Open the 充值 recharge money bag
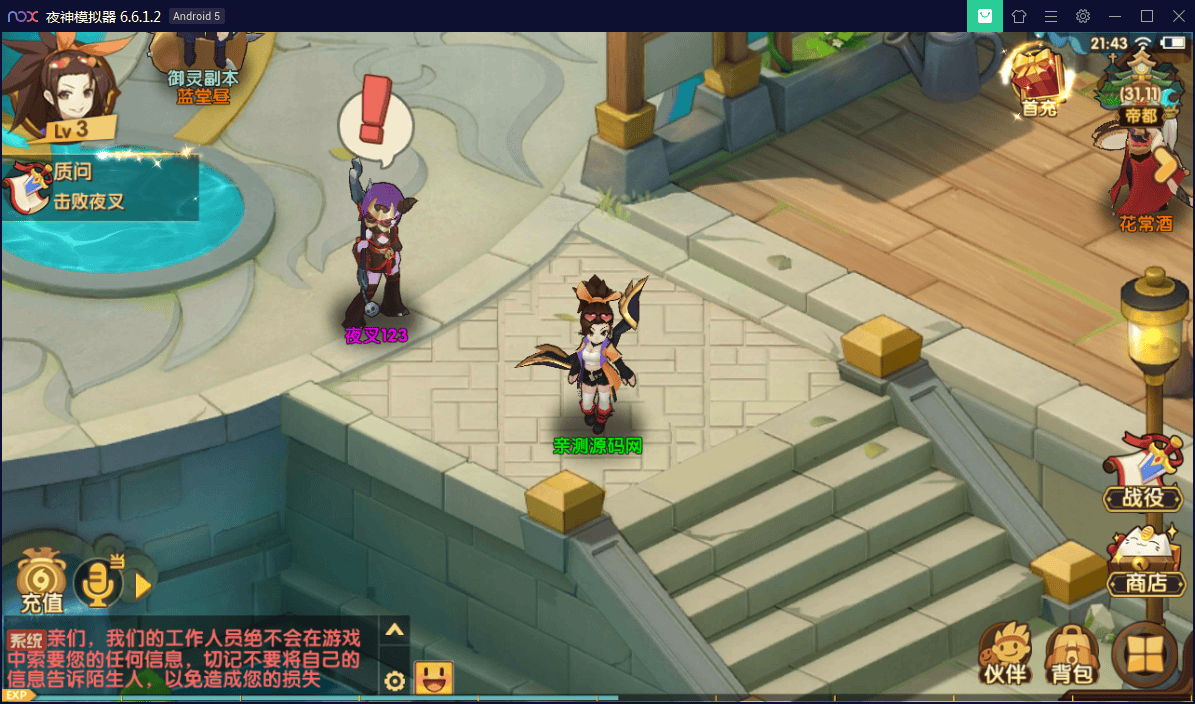Image resolution: width=1195 pixels, height=704 pixels. (x=41, y=582)
